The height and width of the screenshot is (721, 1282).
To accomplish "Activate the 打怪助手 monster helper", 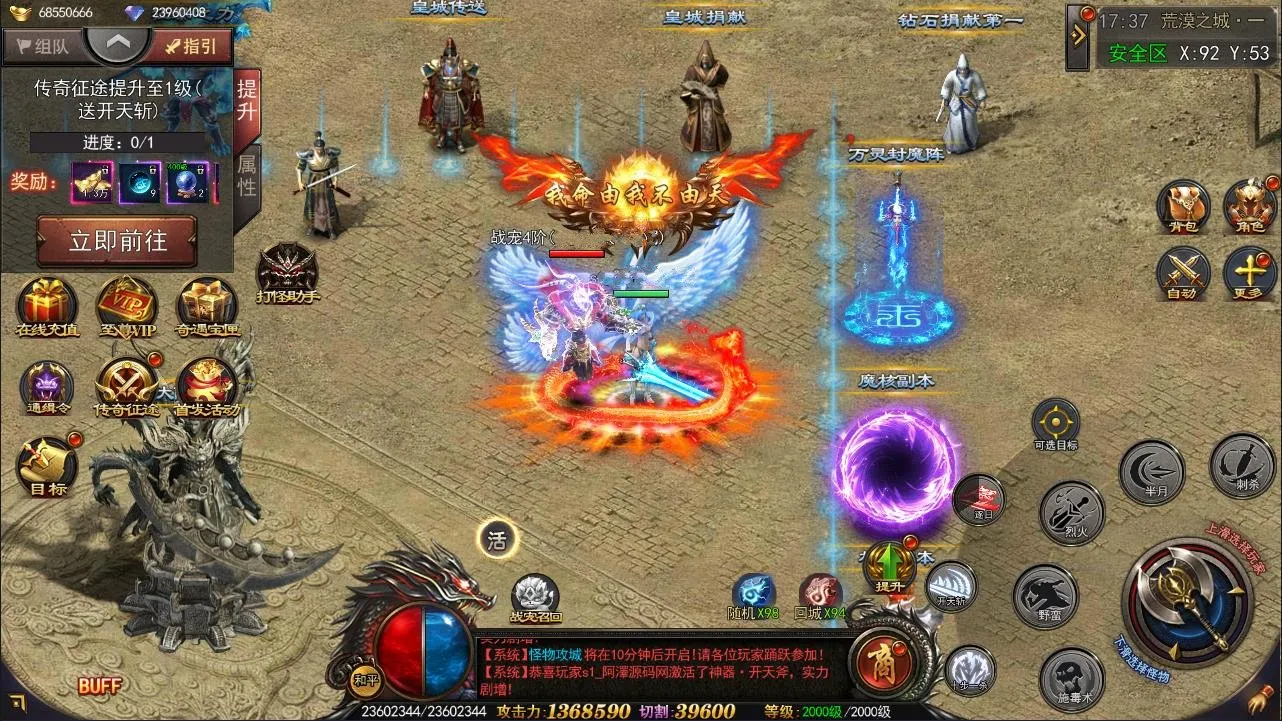I will click(x=287, y=271).
